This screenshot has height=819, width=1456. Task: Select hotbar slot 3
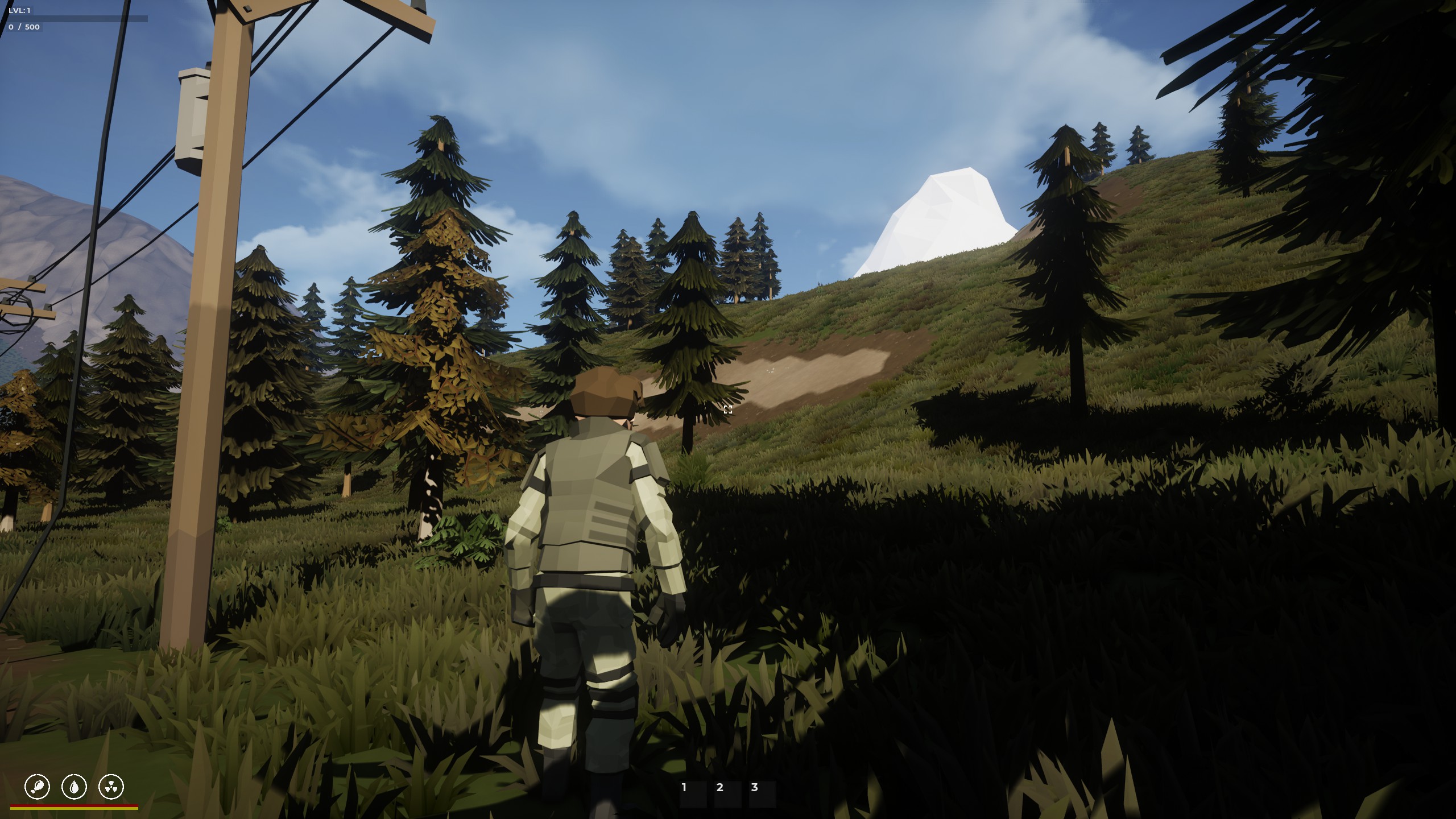(762, 794)
